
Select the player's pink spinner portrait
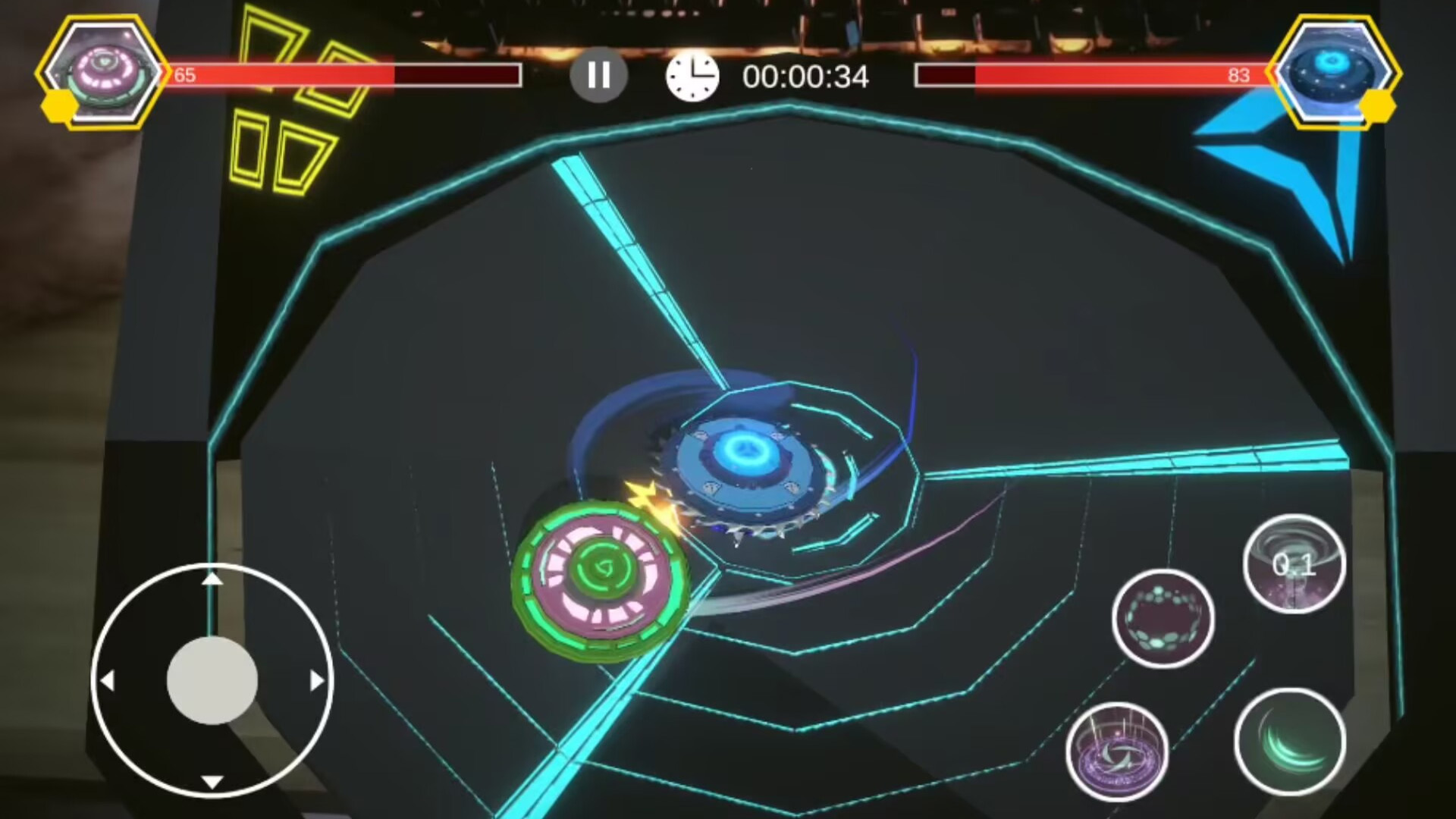103,73
